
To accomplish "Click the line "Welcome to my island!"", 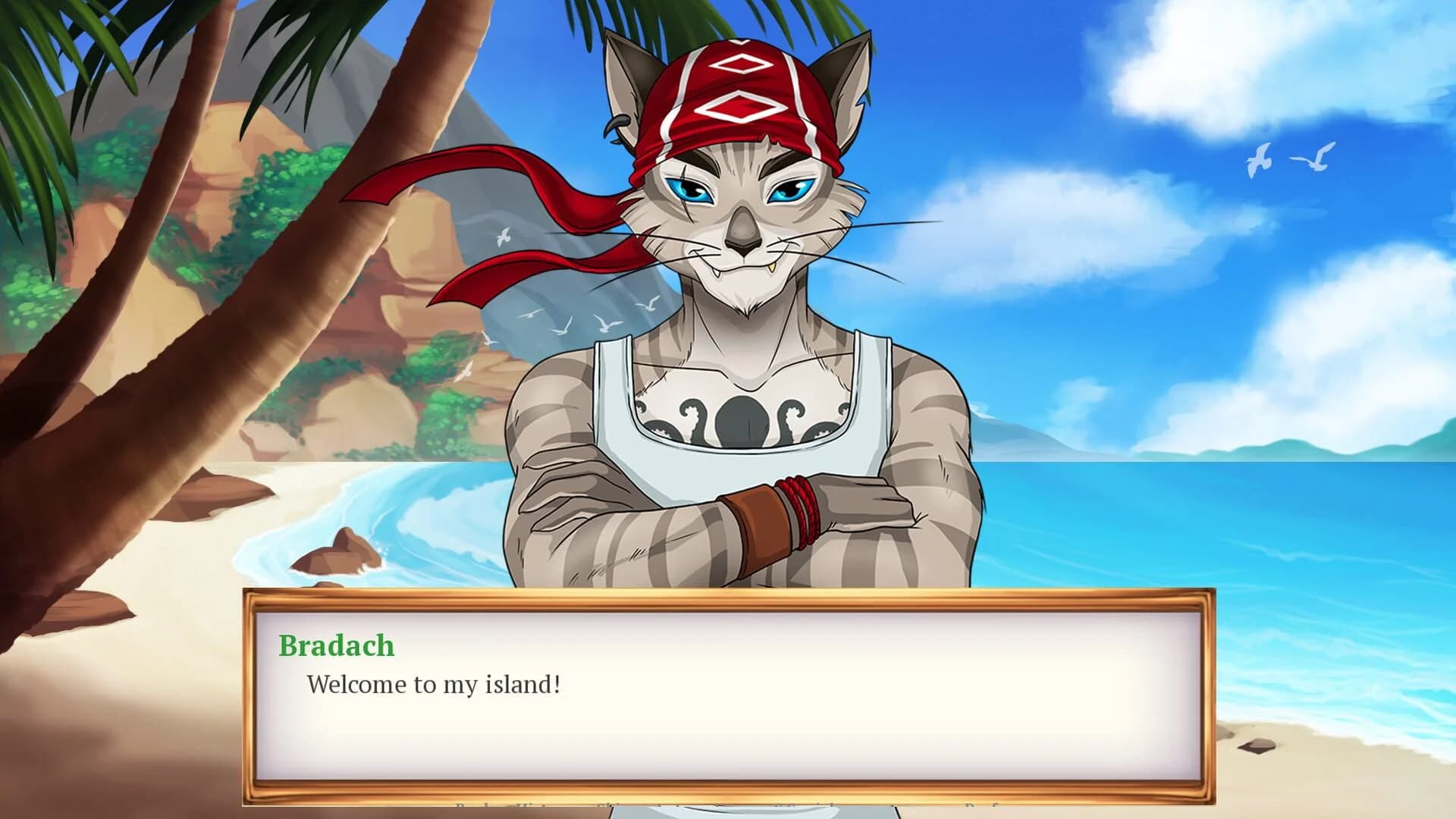I will (x=432, y=685).
